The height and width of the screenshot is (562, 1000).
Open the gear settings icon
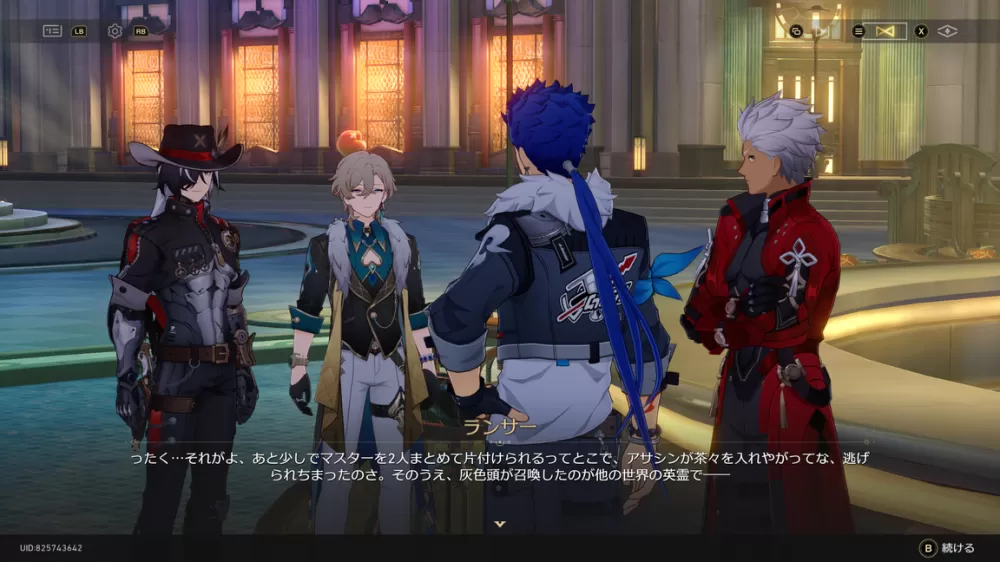pos(115,31)
